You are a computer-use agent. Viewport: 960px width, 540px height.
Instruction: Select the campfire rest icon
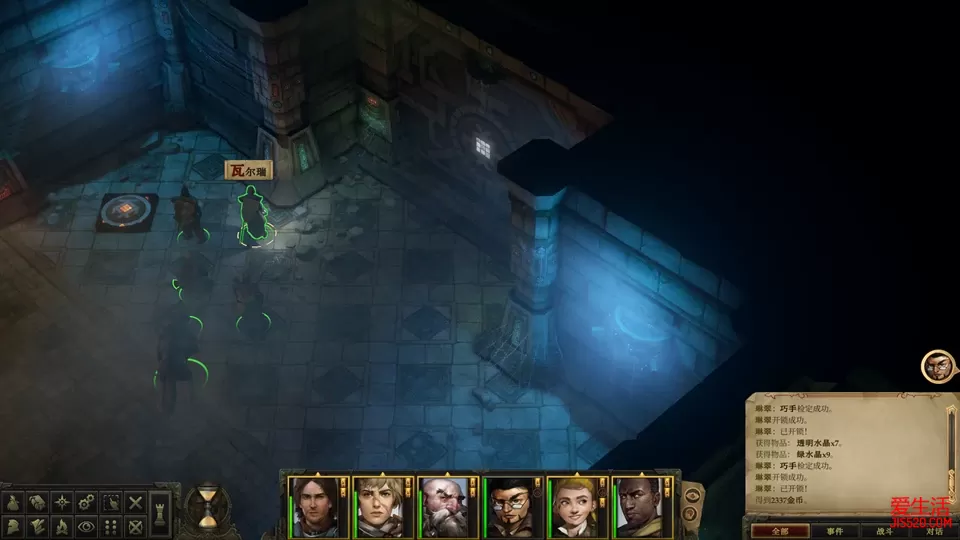click(x=63, y=526)
